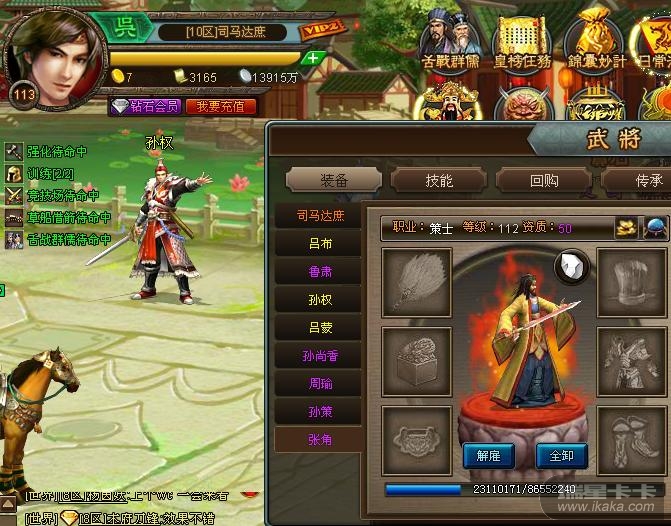
Task: Select general 吕蒙
Action: (x=320, y=327)
